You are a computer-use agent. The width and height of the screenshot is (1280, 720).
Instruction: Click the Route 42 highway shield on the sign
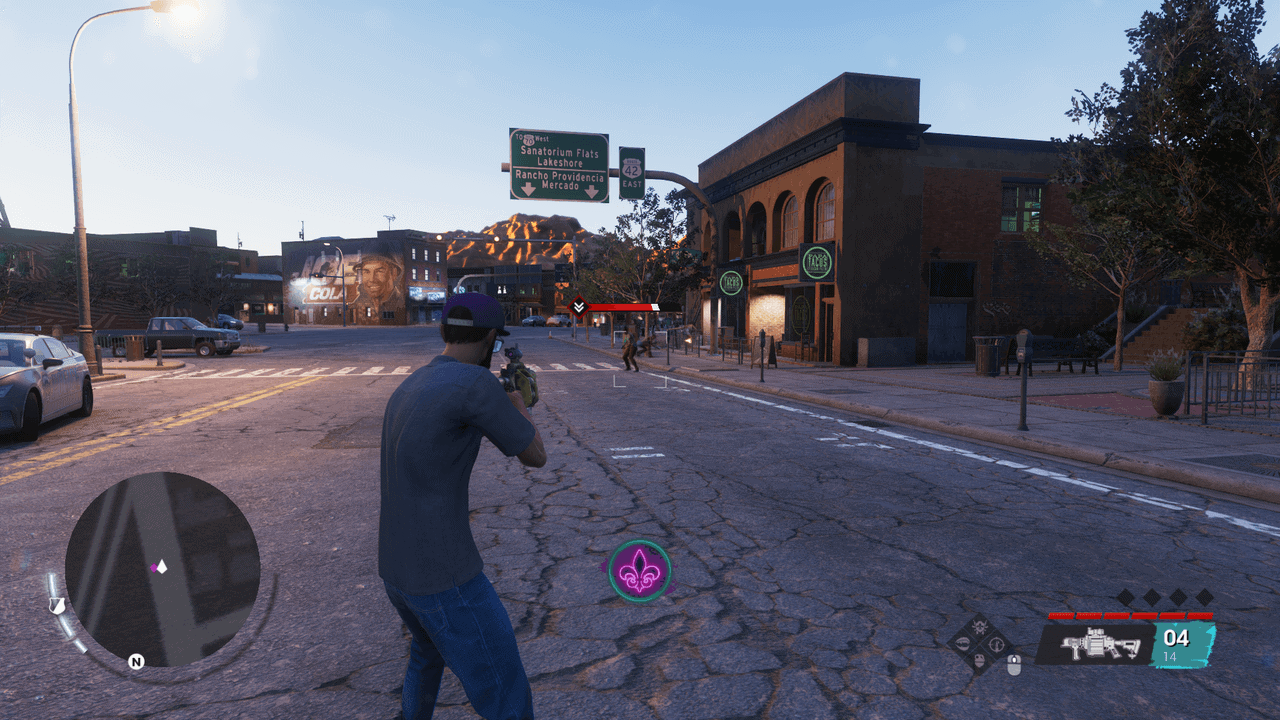pos(632,170)
